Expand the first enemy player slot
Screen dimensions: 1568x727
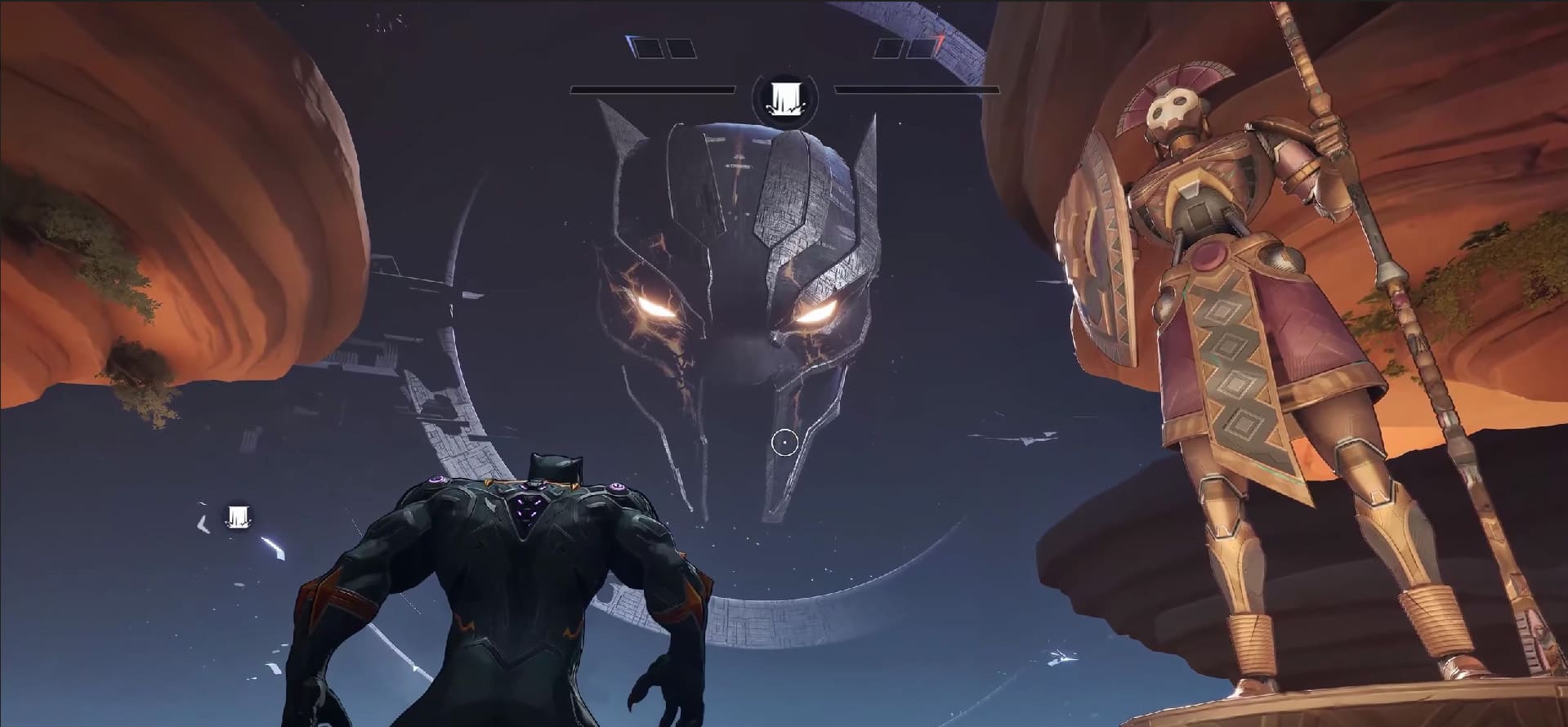pyautogui.click(x=891, y=49)
